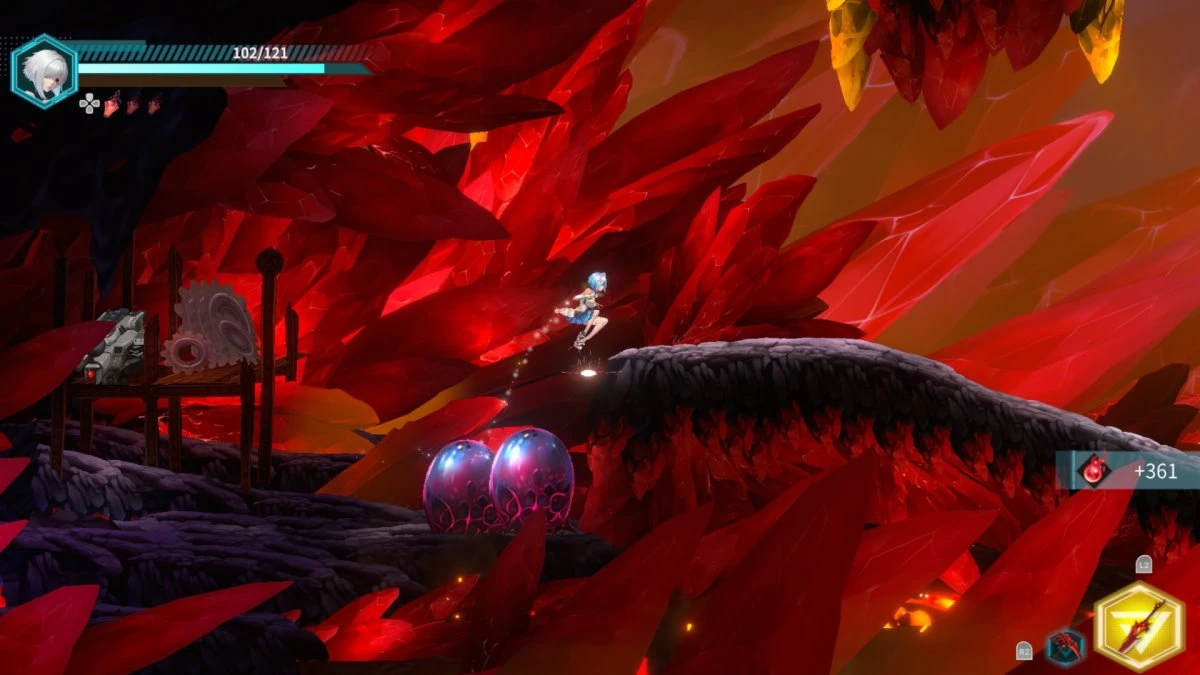Click the white-haired character portrait
This screenshot has height=675, width=1200.
[x=44, y=70]
